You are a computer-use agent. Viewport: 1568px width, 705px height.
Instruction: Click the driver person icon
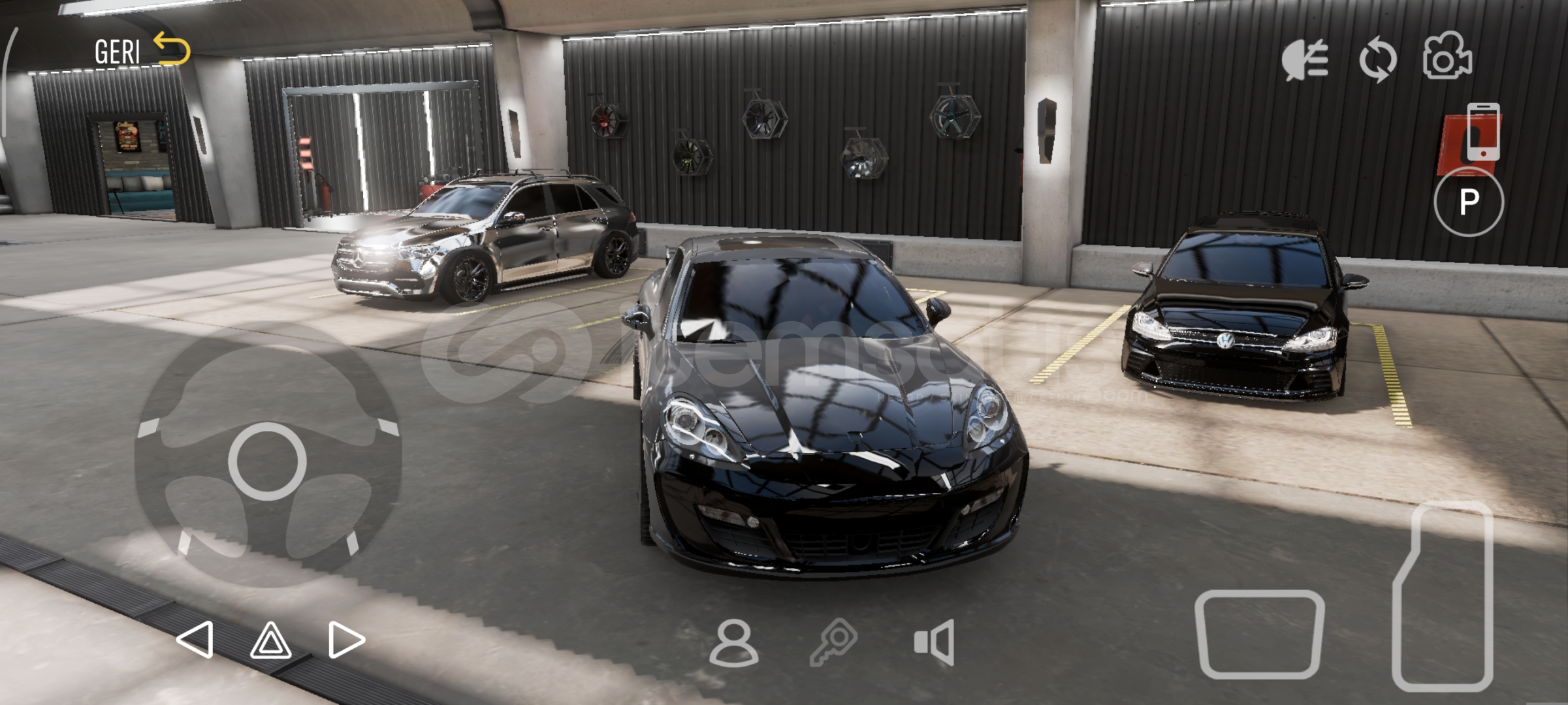(733, 642)
